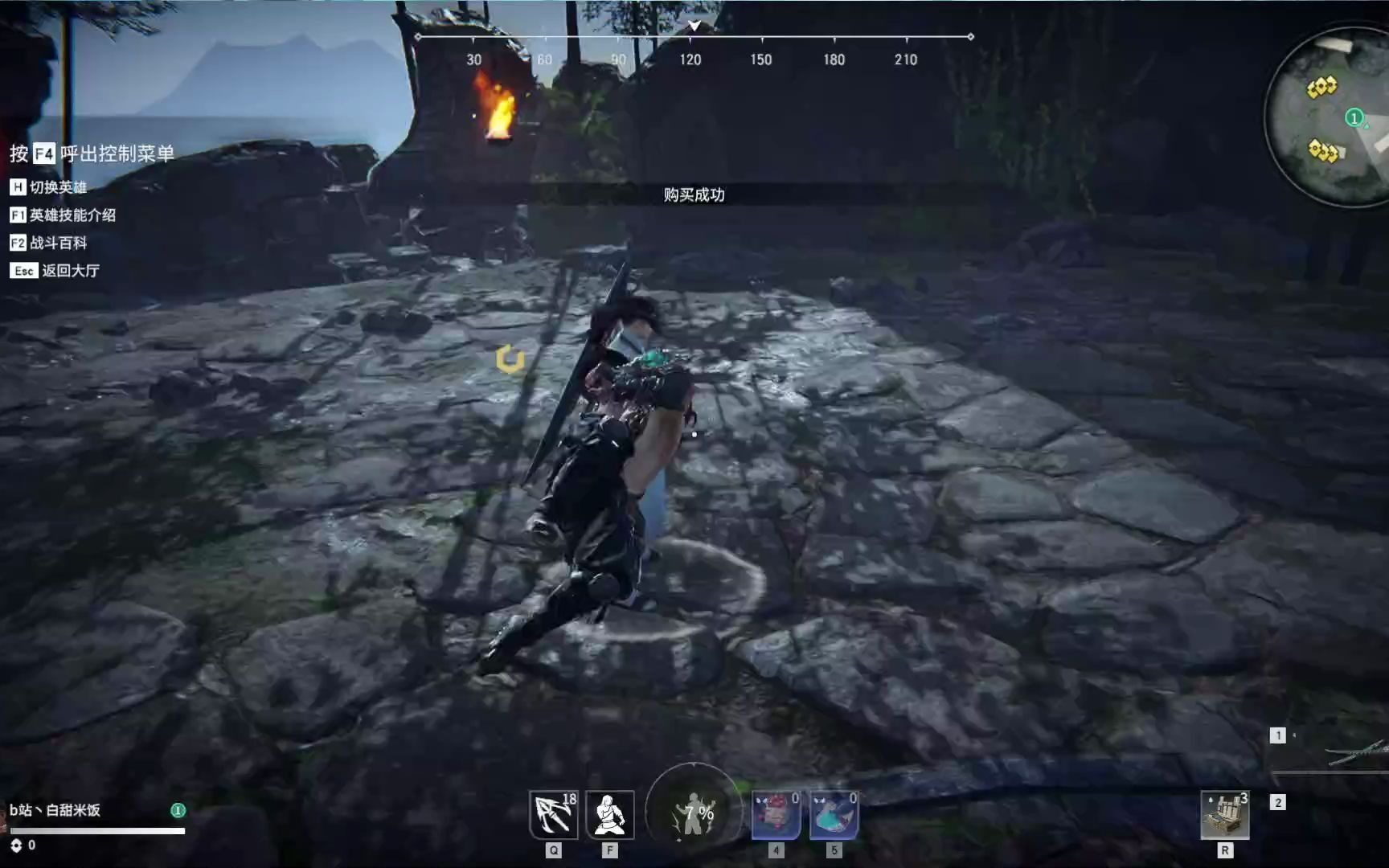This screenshot has width=1389, height=868.
Task: Select the armor potion item in slot 4
Action: pyautogui.click(x=774, y=814)
